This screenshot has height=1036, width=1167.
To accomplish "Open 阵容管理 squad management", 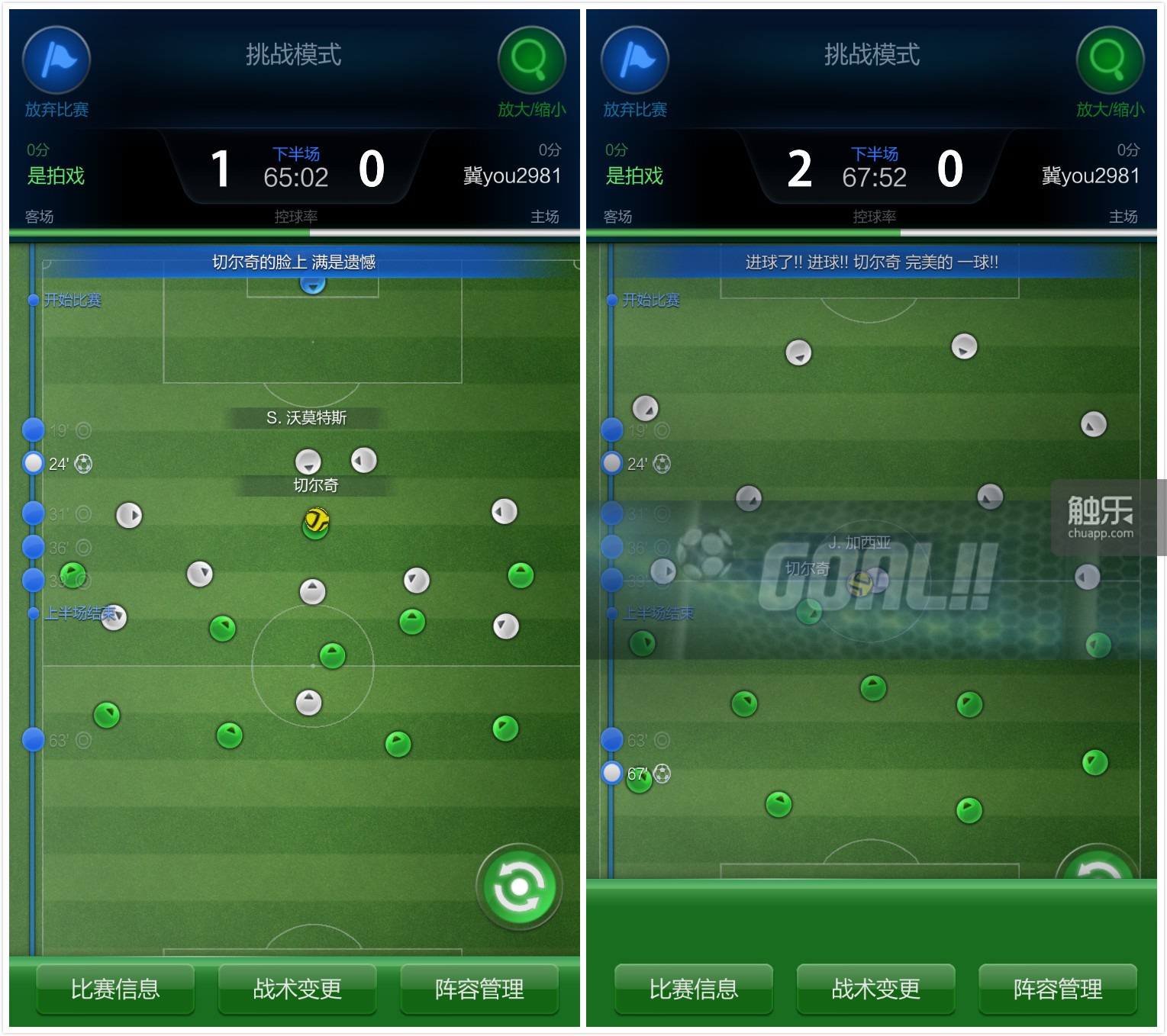I will (x=479, y=989).
